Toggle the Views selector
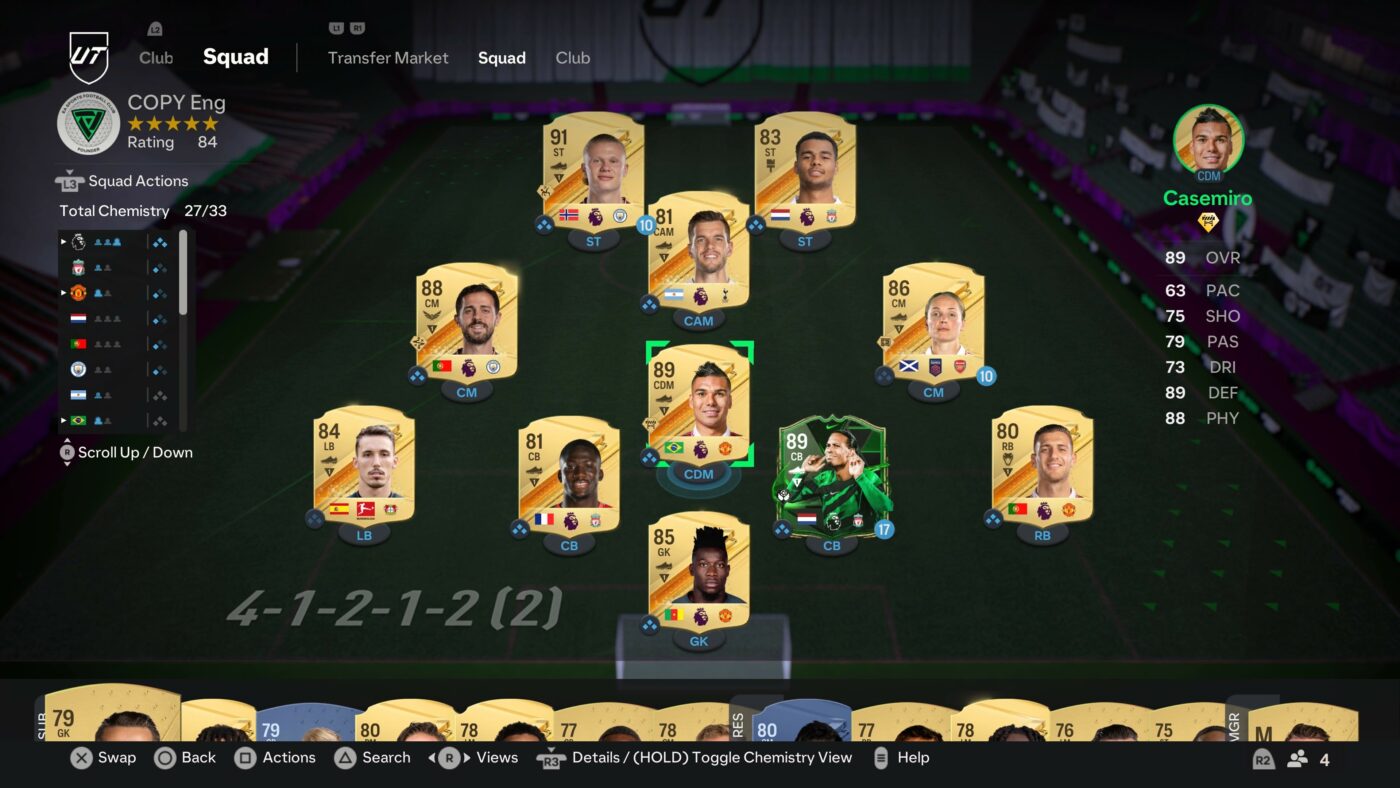1400x788 pixels. click(x=496, y=758)
